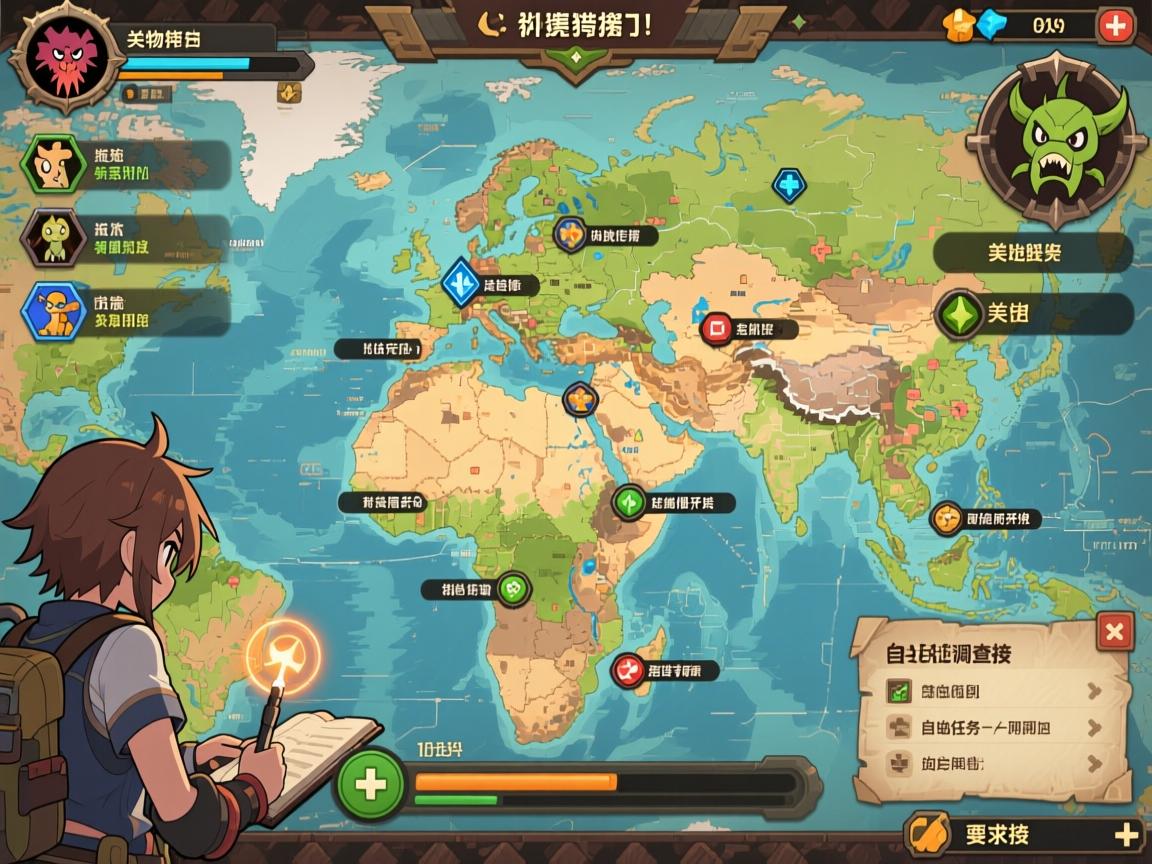Open the green diamond marker in East Africa
The width and height of the screenshot is (1152, 864).
click(629, 501)
